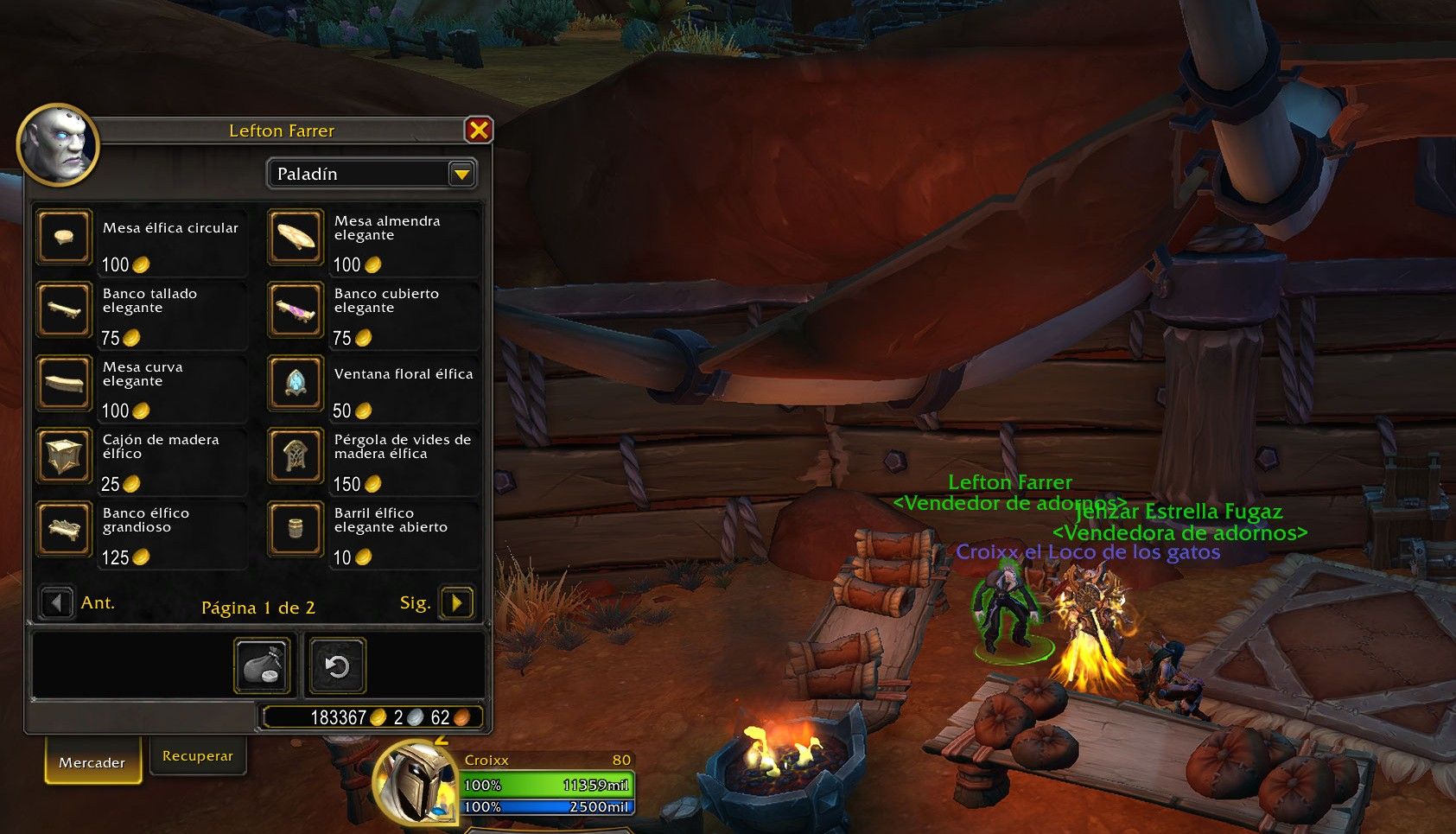
Task: Click the Lefton Farrer NPC portrait
Action: [x=58, y=145]
